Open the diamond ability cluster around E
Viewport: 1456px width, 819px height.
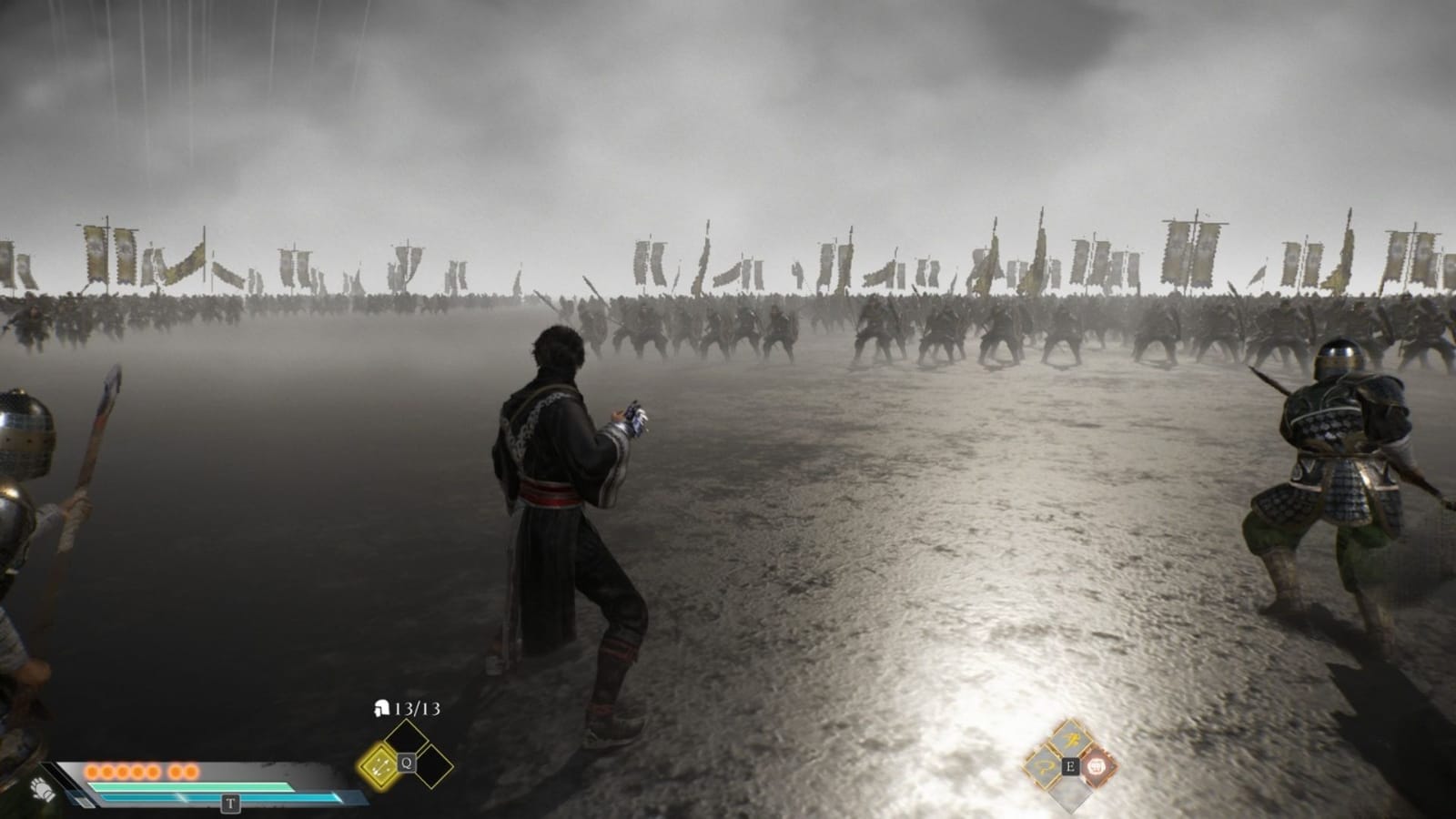[1071, 767]
